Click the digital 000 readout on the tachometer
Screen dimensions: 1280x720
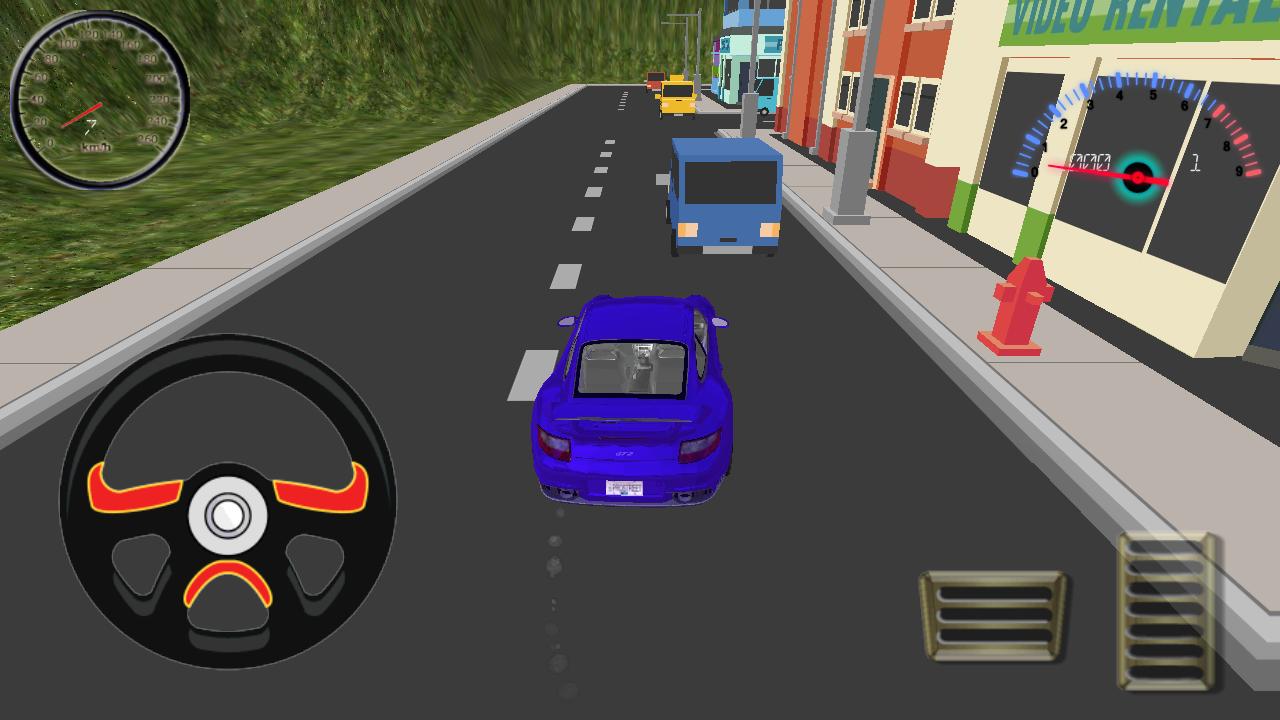tap(1091, 162)
